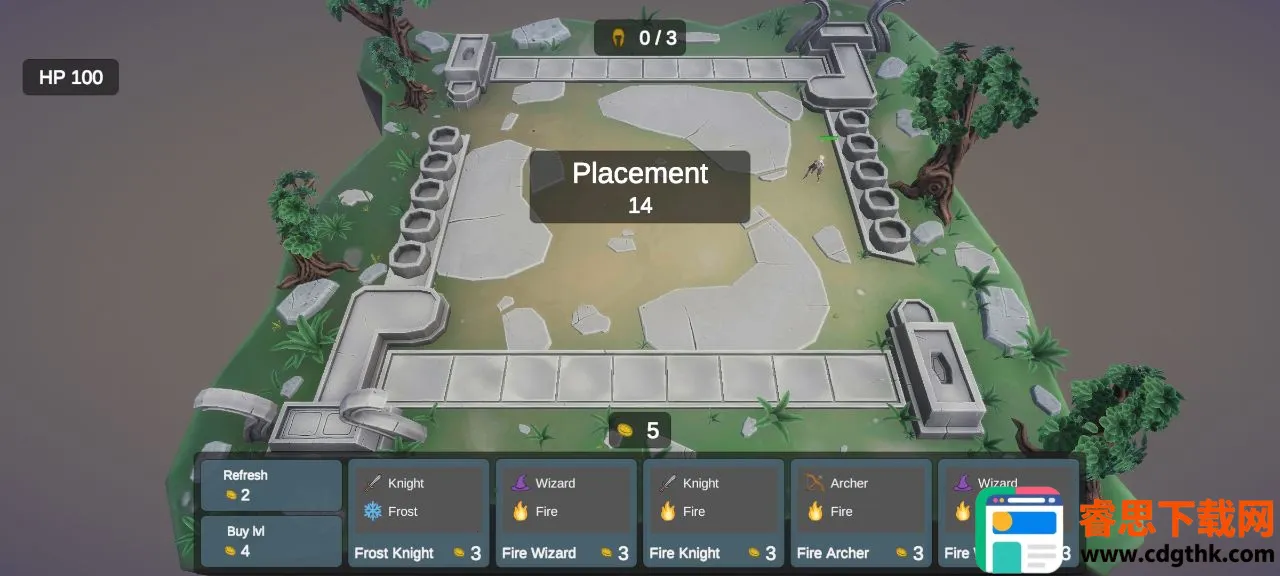The width and height of the screenshot is (1280, 576).
Task: Buy the Fire Wizard unit card
Action: point(566,514)
